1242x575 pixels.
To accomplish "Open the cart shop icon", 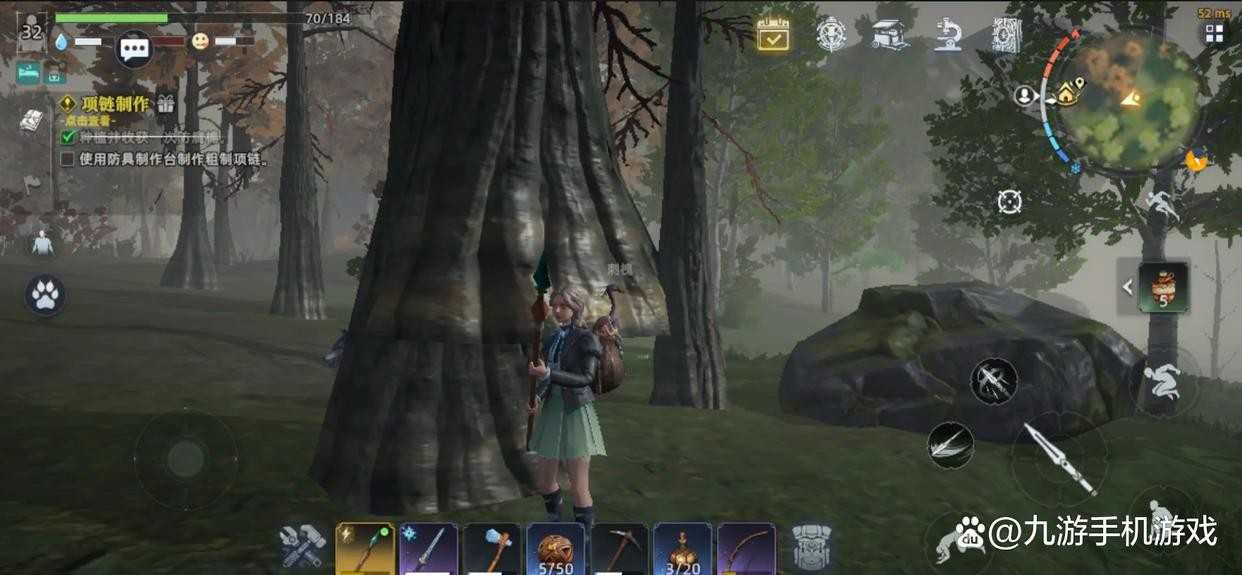I will pyautogui.click(x=889, y=34).
